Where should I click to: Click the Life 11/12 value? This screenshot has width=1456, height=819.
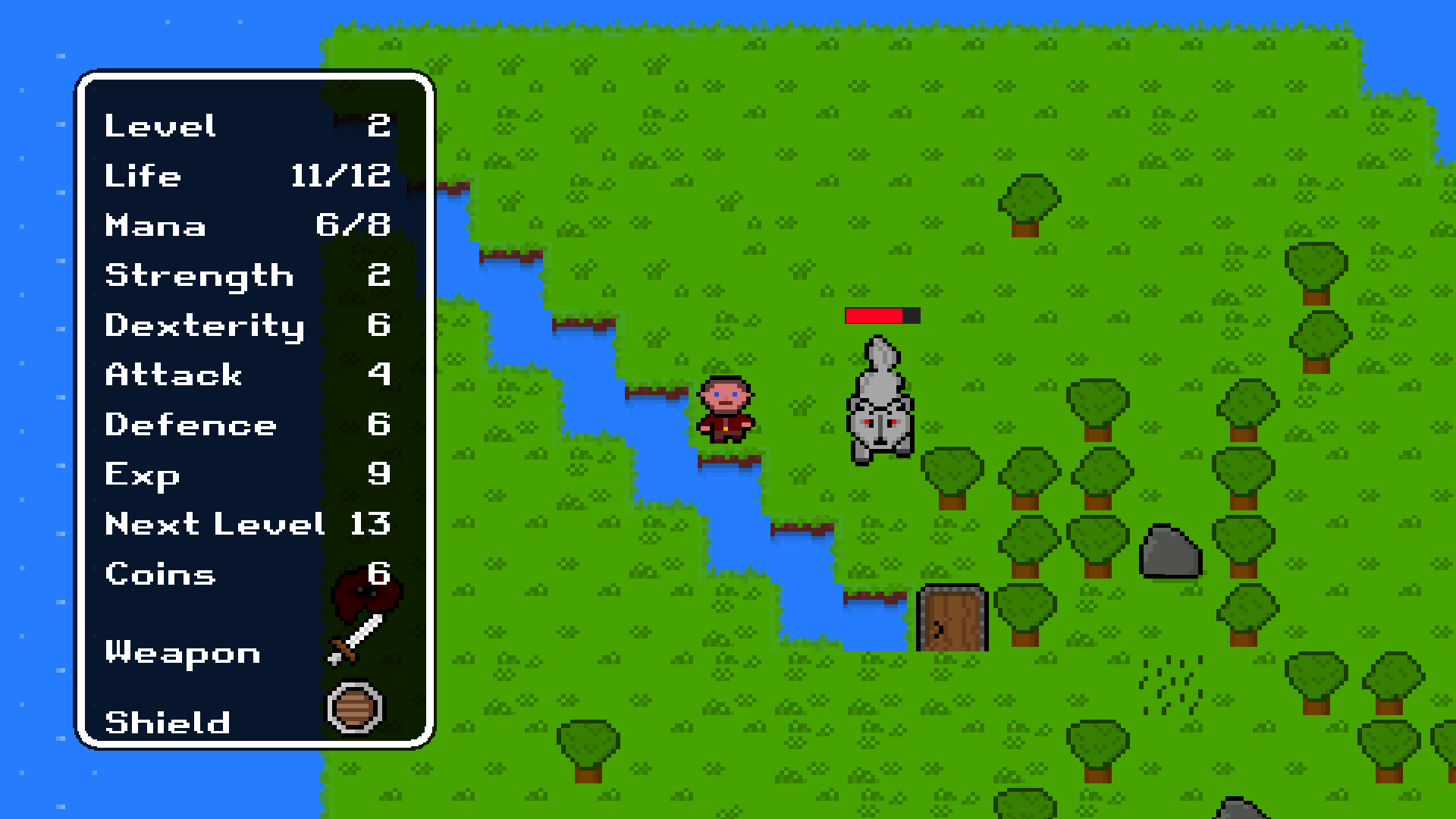coord(341,175)
